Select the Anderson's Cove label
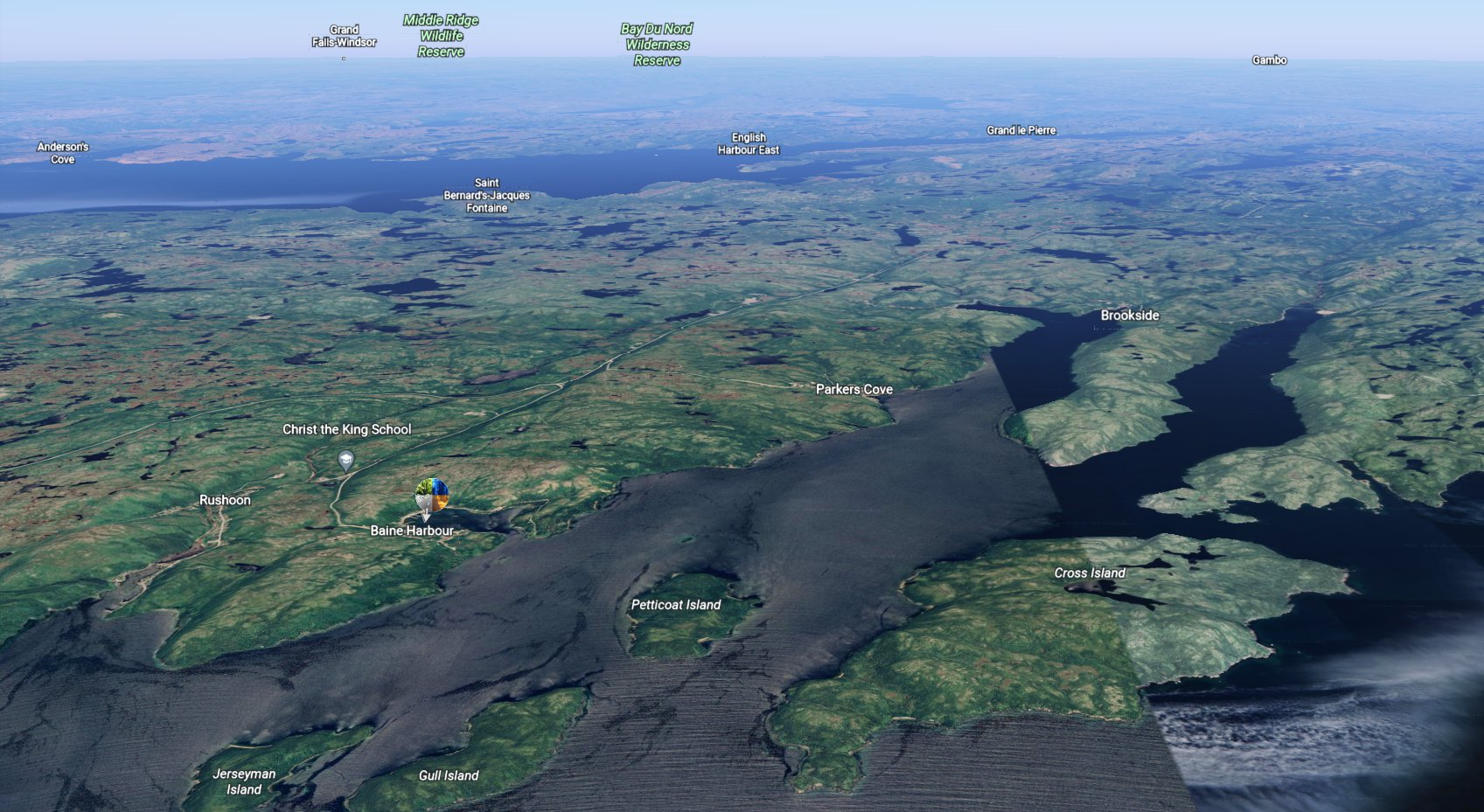This screenshot has height=812, width=1484. pyautogui.click(x=63, y=153)
